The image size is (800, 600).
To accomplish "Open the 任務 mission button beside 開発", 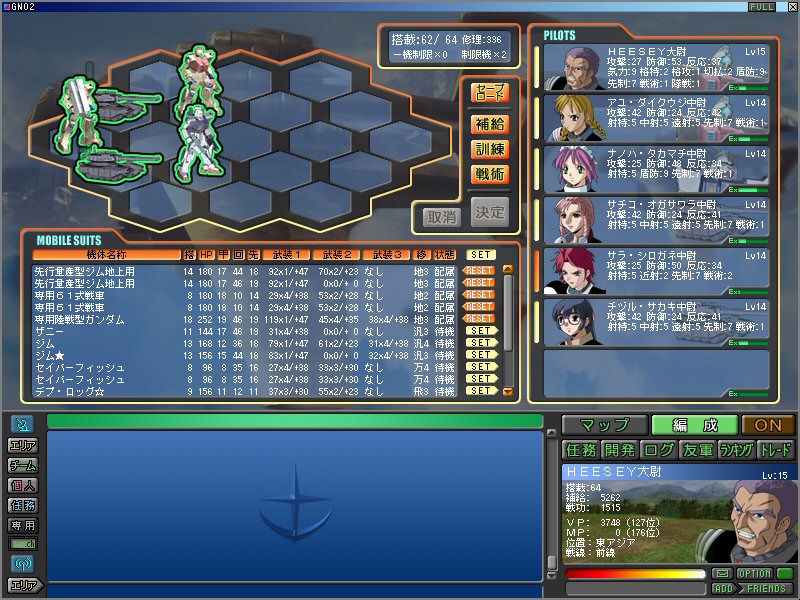I will [580, 450].
